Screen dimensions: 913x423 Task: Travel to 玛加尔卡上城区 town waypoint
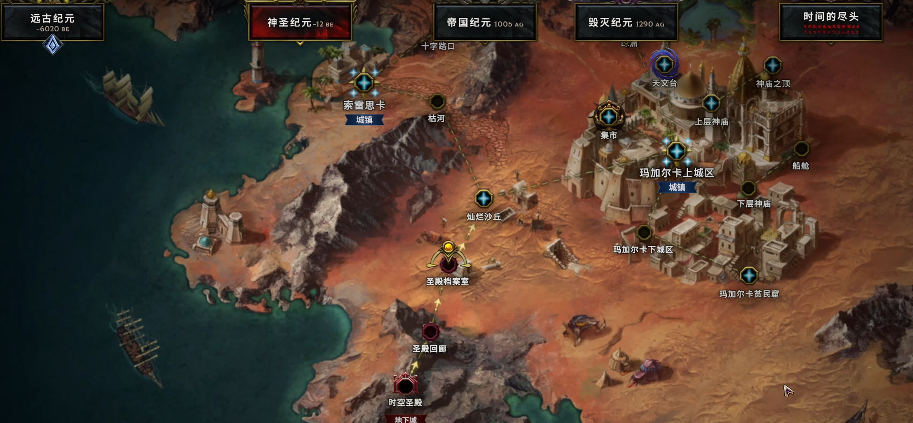pos(676,151)
